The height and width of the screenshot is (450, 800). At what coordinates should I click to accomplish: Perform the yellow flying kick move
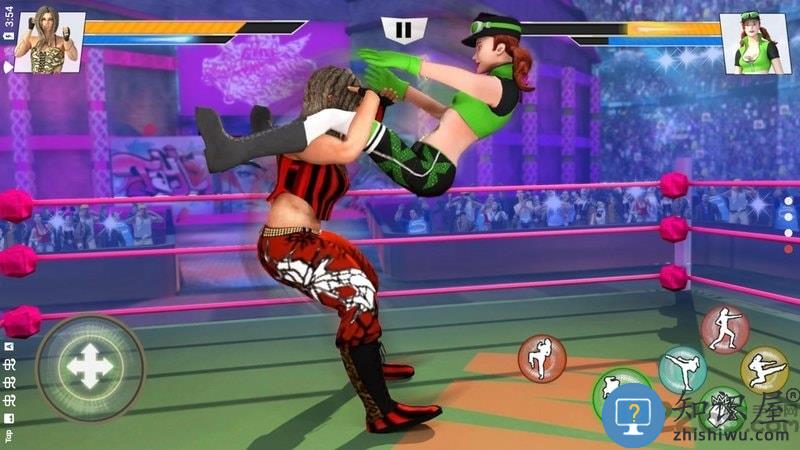click(x=764, y=370)
